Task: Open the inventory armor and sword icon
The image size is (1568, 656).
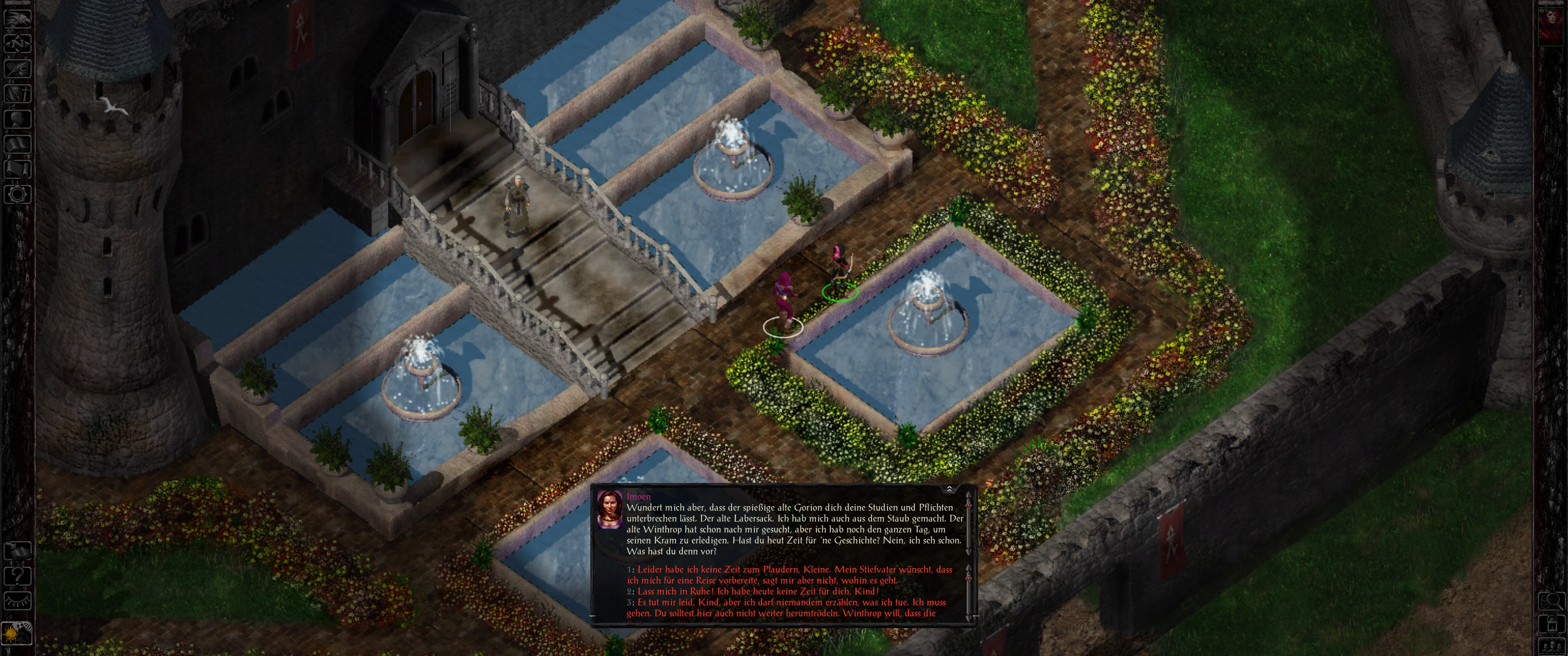Action: (17, 94)
